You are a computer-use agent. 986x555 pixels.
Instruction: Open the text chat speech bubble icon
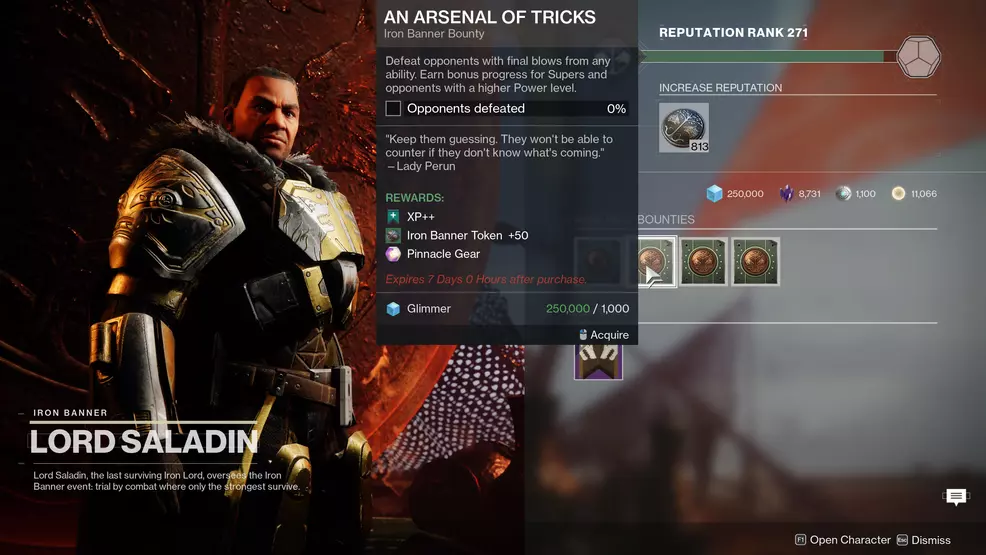click(x=956, y=497)
